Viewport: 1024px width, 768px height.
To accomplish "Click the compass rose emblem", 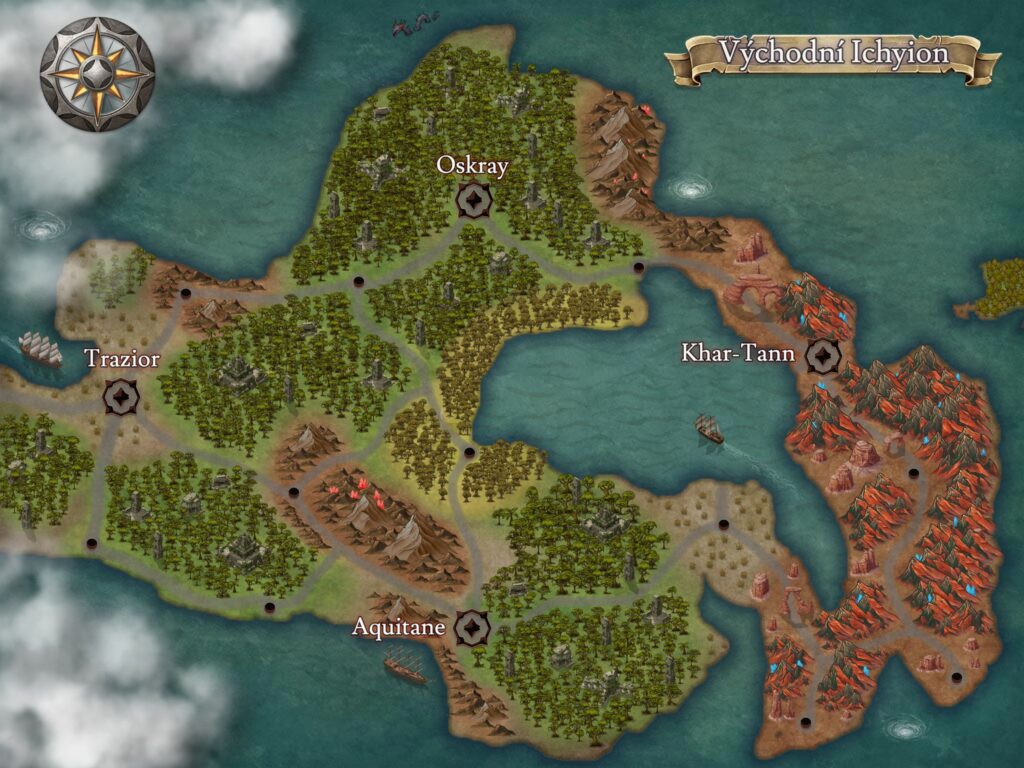I will 97,73.
